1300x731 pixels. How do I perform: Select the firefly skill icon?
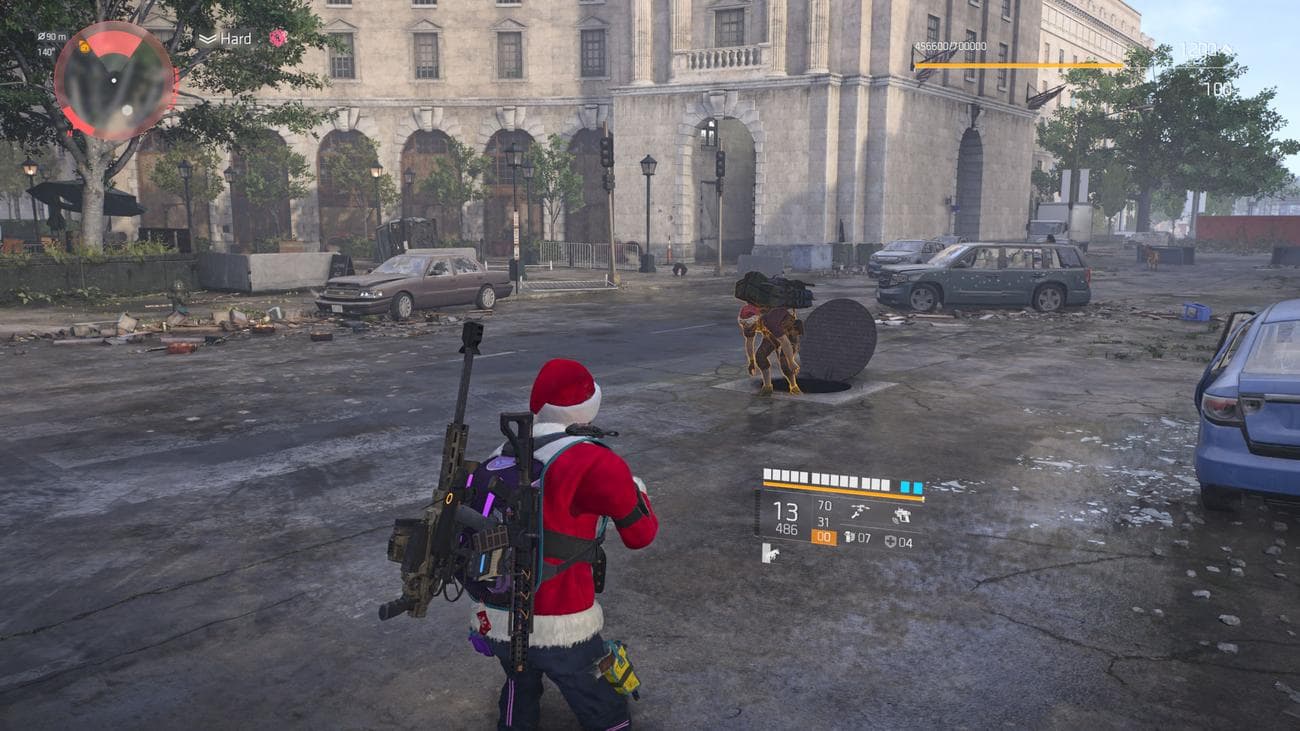click(x=858, y=511)
